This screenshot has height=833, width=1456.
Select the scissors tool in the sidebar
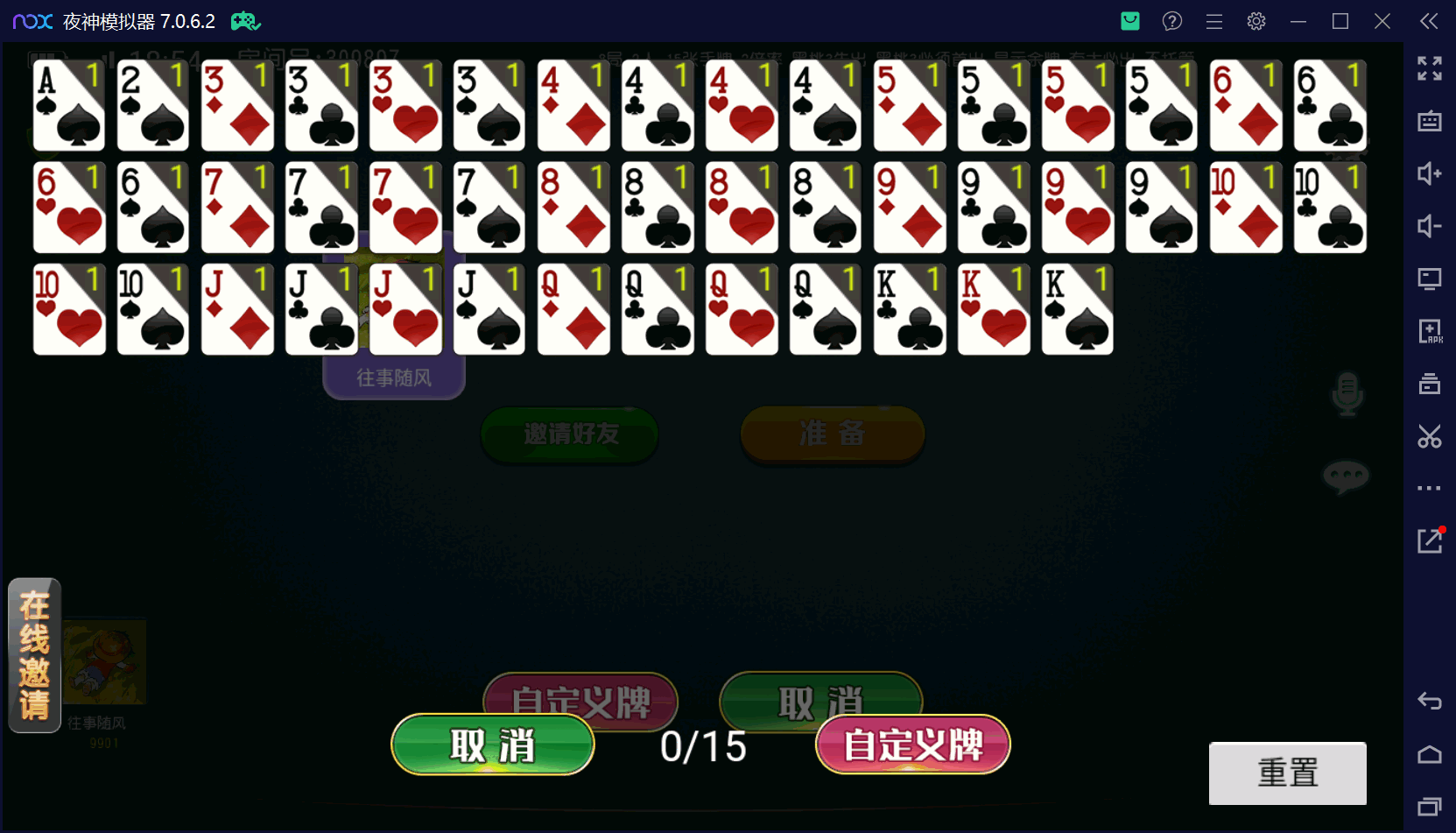tap(1429, 436)
